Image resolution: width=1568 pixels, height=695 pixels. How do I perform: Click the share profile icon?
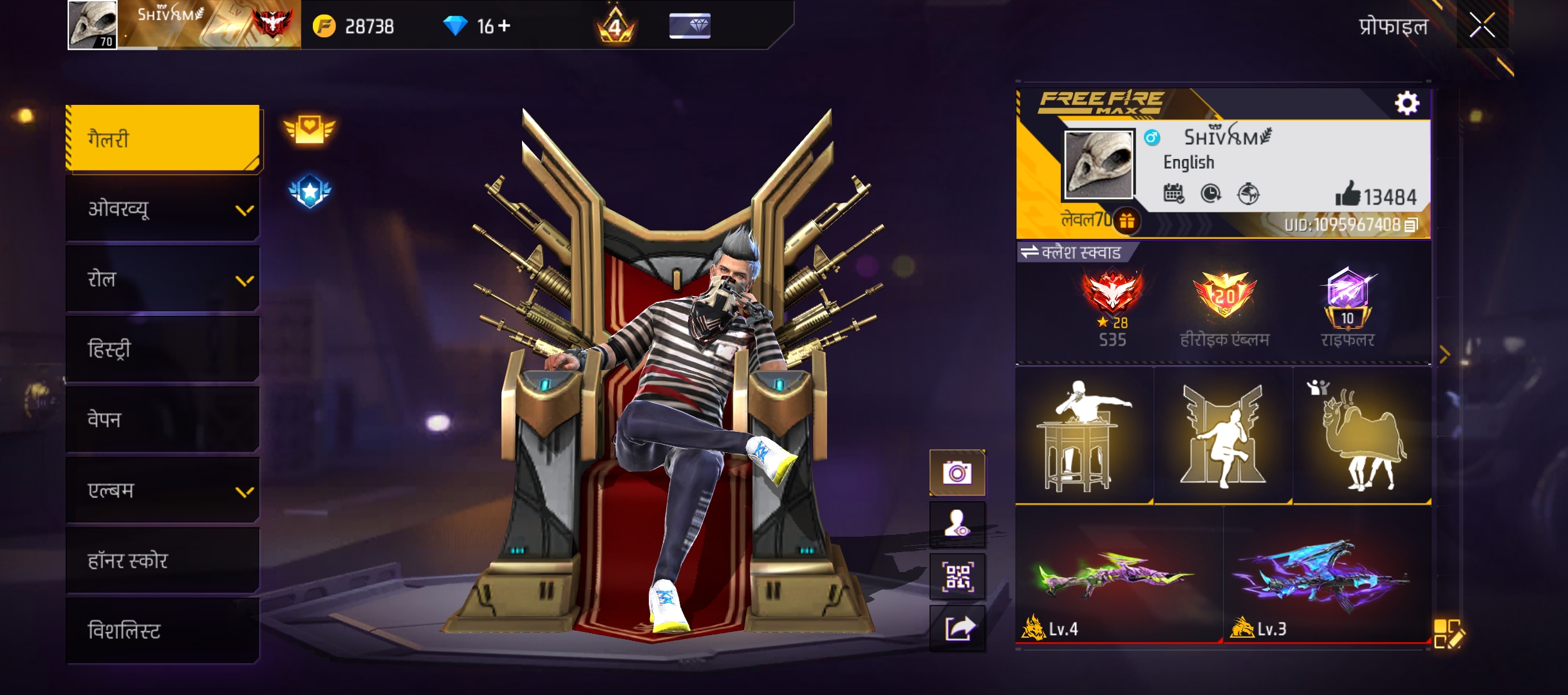pos(957,627)
